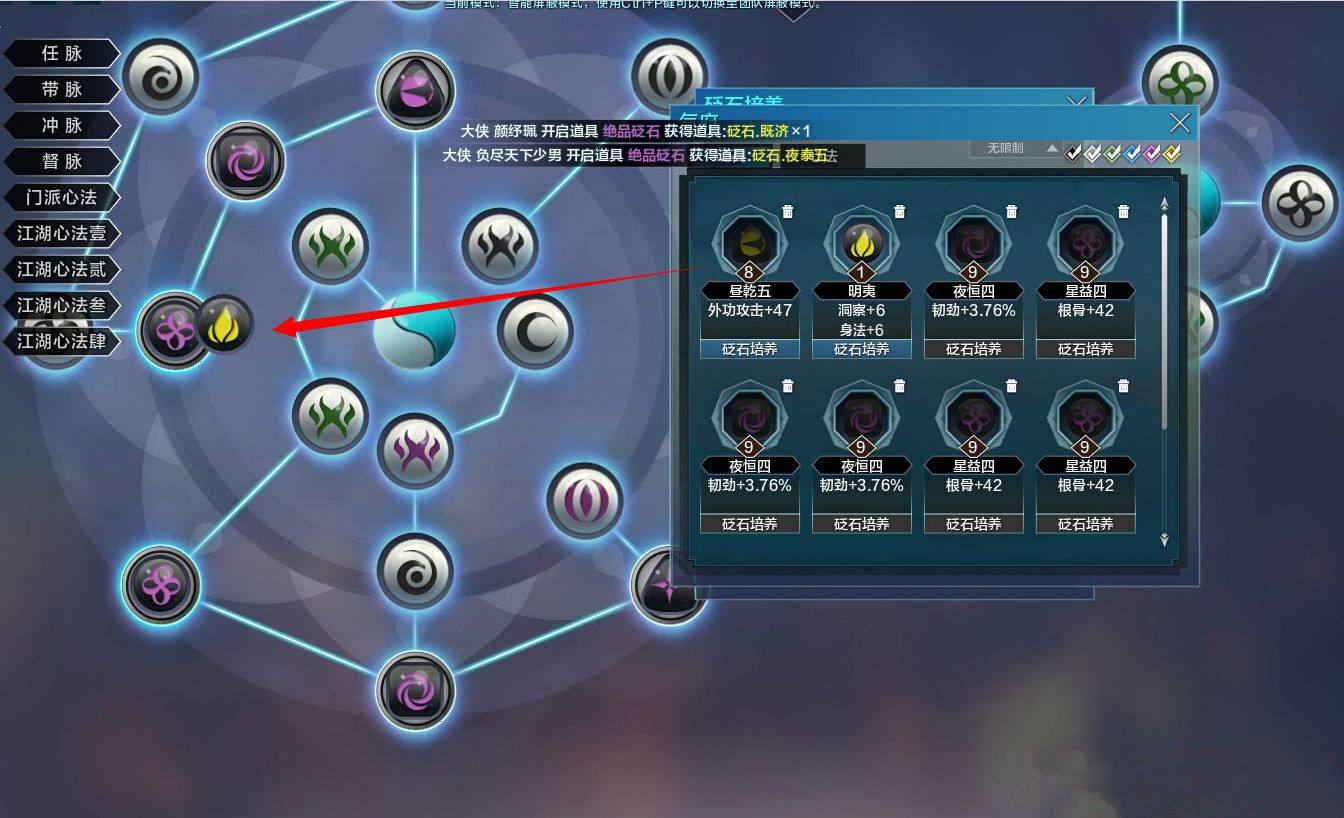Screen dimensions: 1344x818
Task: Select the 冲脉 tab
Action: tap(62, 126)
